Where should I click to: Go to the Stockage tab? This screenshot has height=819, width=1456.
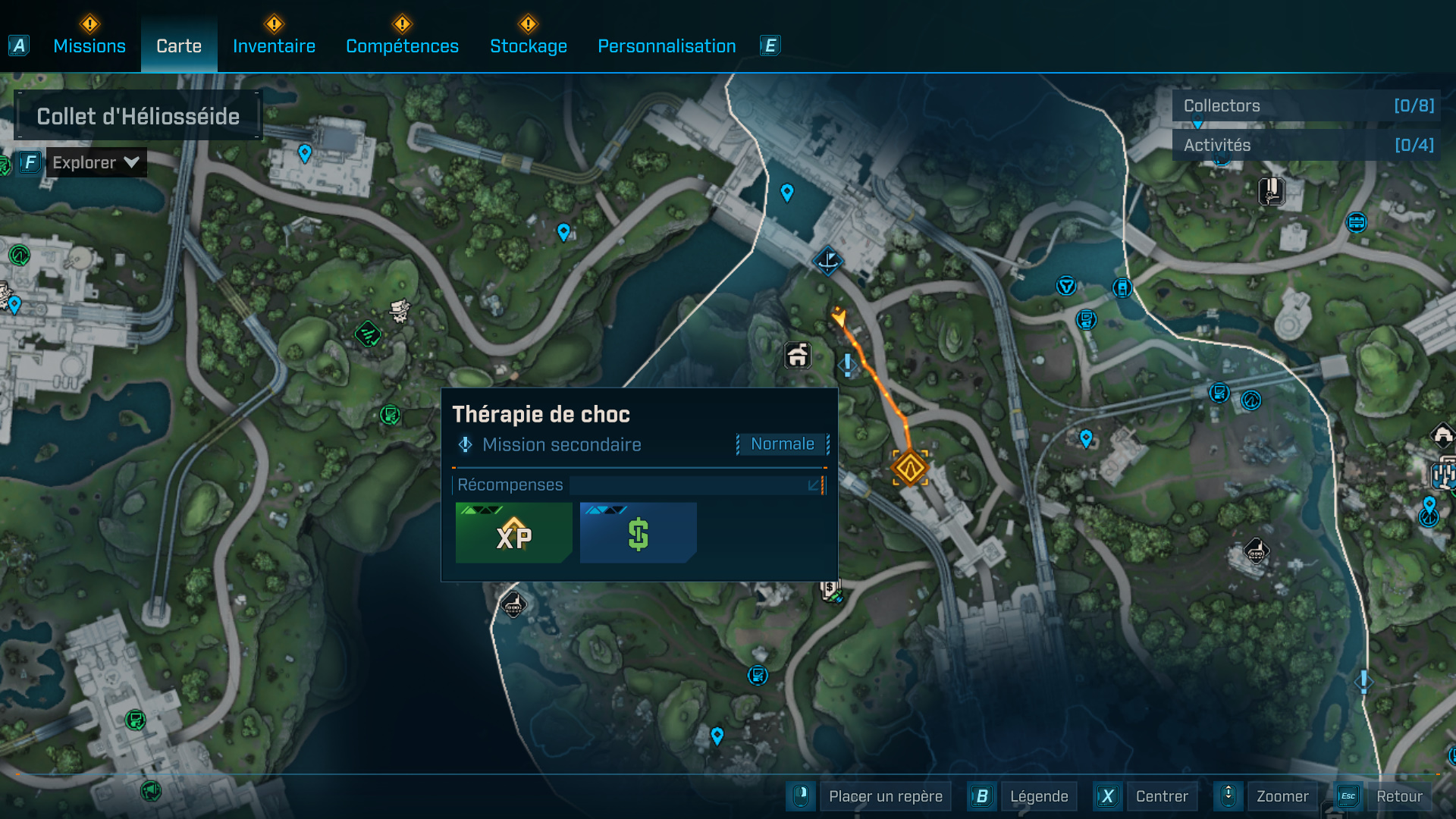[x=529, y=46]
